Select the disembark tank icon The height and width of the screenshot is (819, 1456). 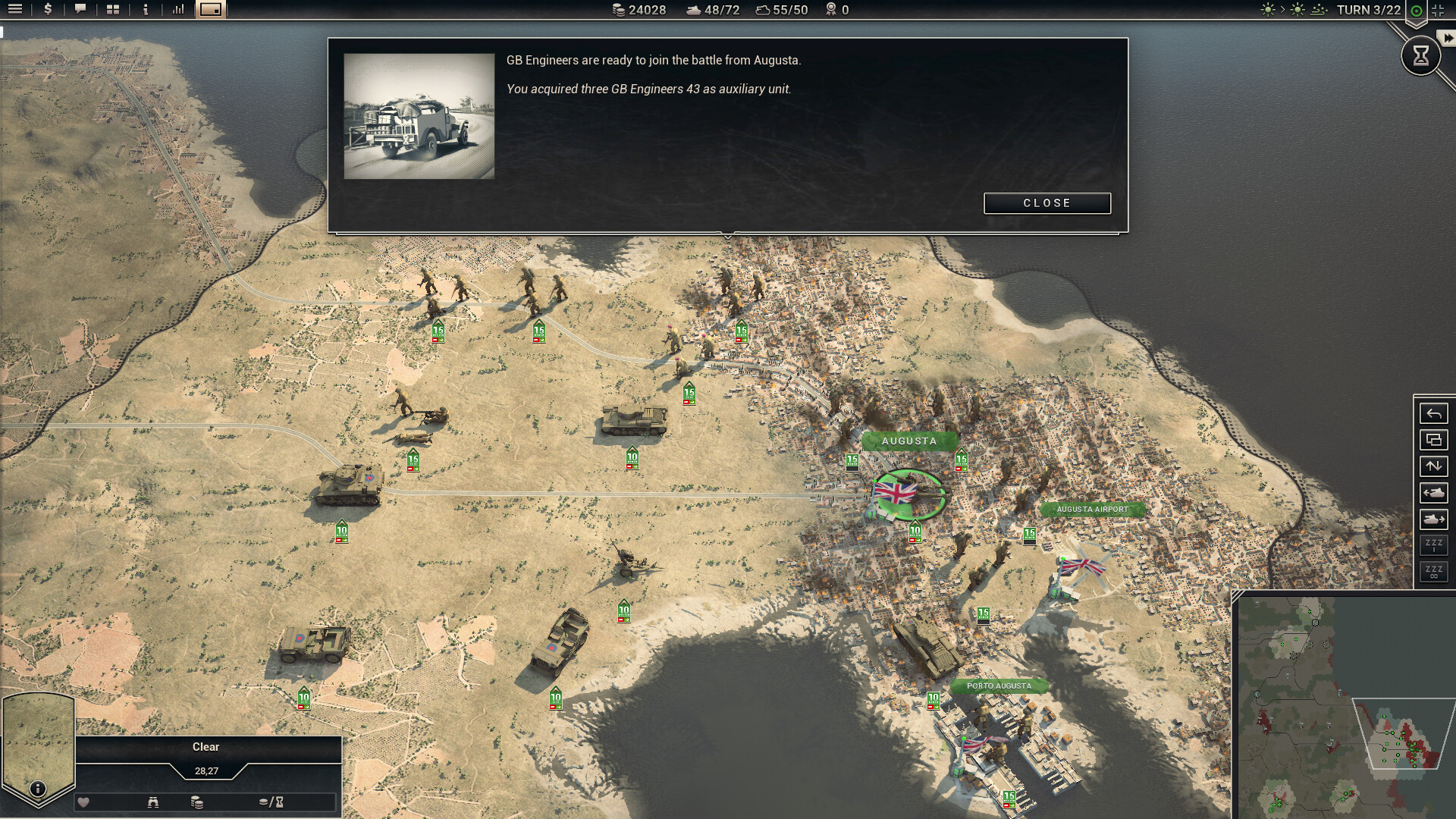[1433, 493]
